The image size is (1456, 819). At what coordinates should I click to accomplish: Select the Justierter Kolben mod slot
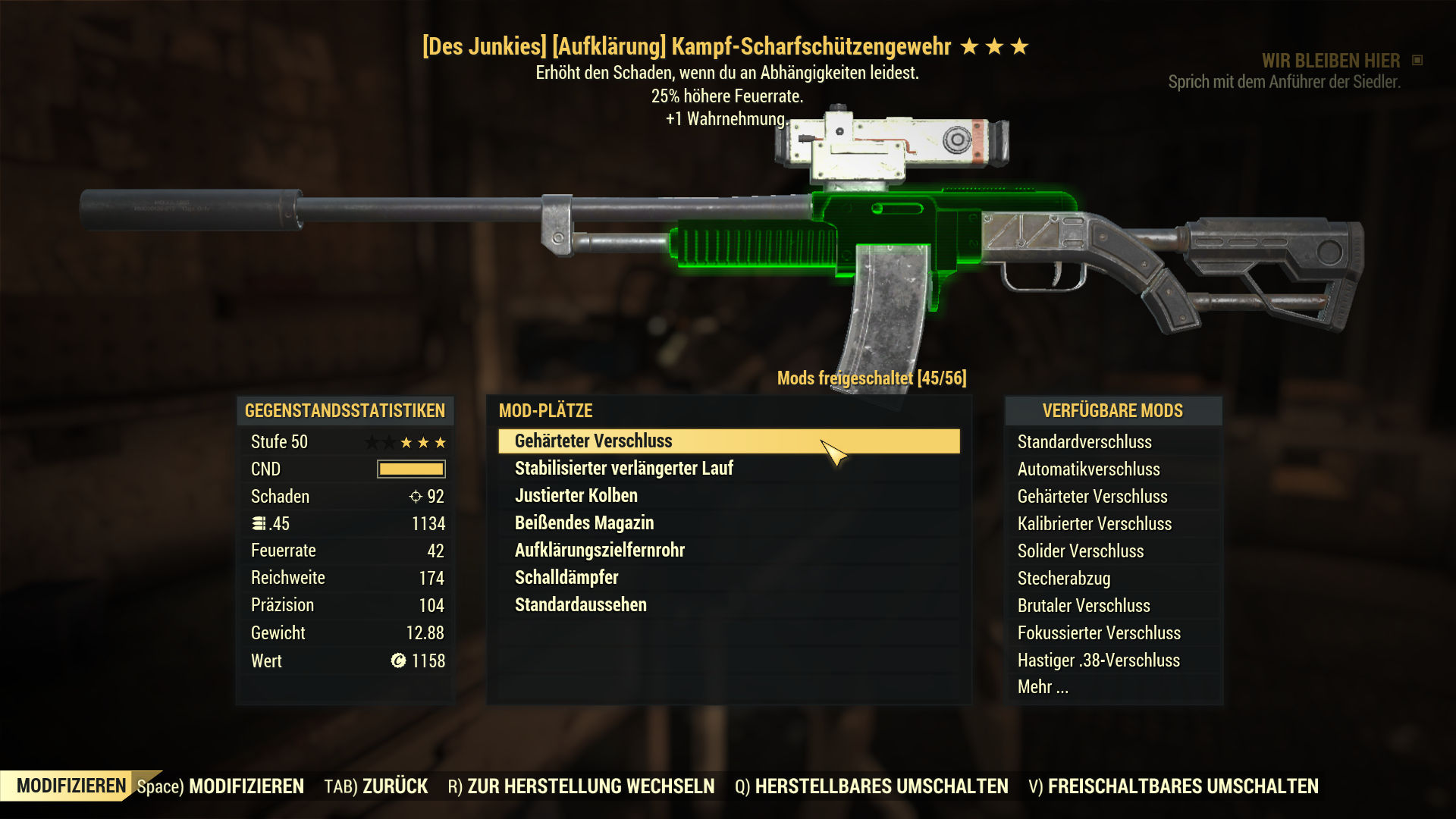point(576,496)
